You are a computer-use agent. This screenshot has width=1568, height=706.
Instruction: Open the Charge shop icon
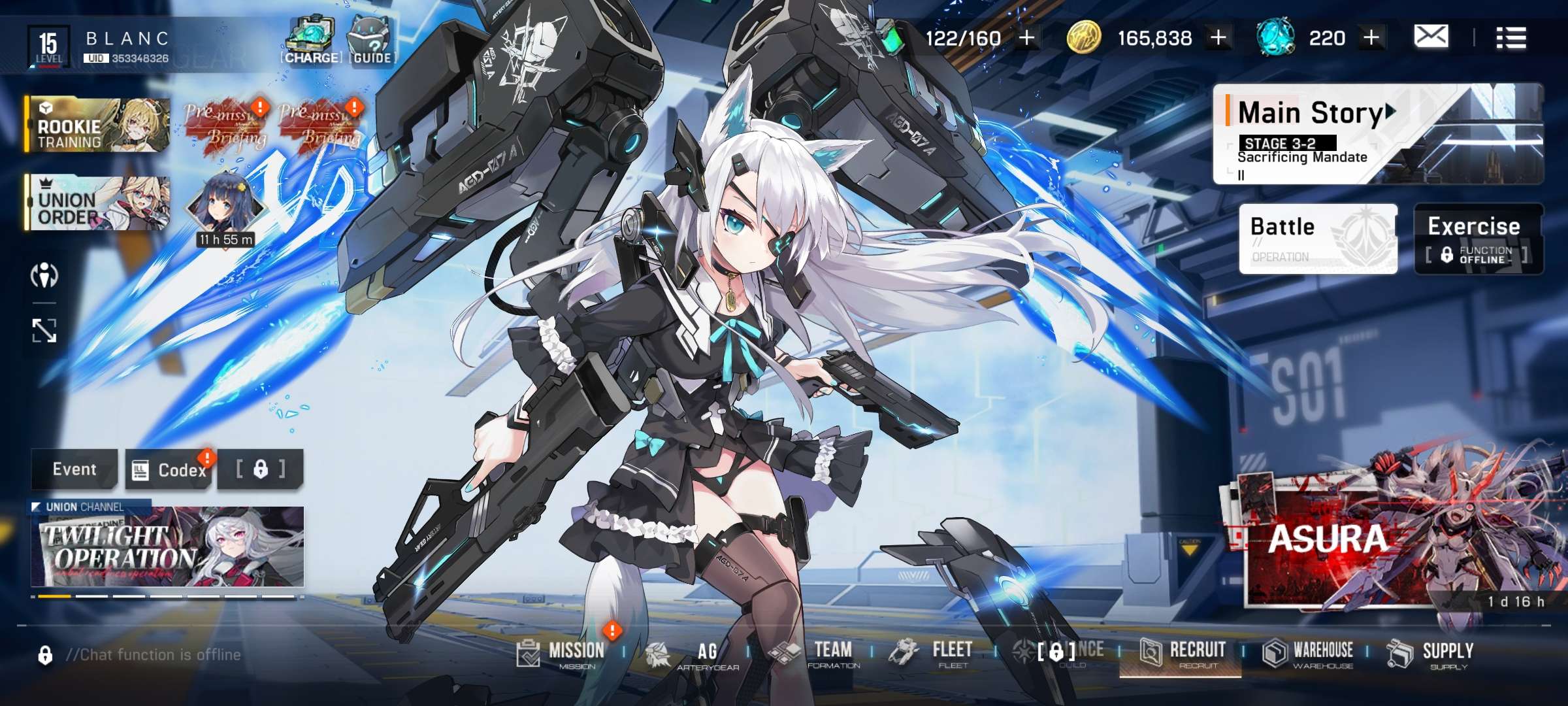311,42
